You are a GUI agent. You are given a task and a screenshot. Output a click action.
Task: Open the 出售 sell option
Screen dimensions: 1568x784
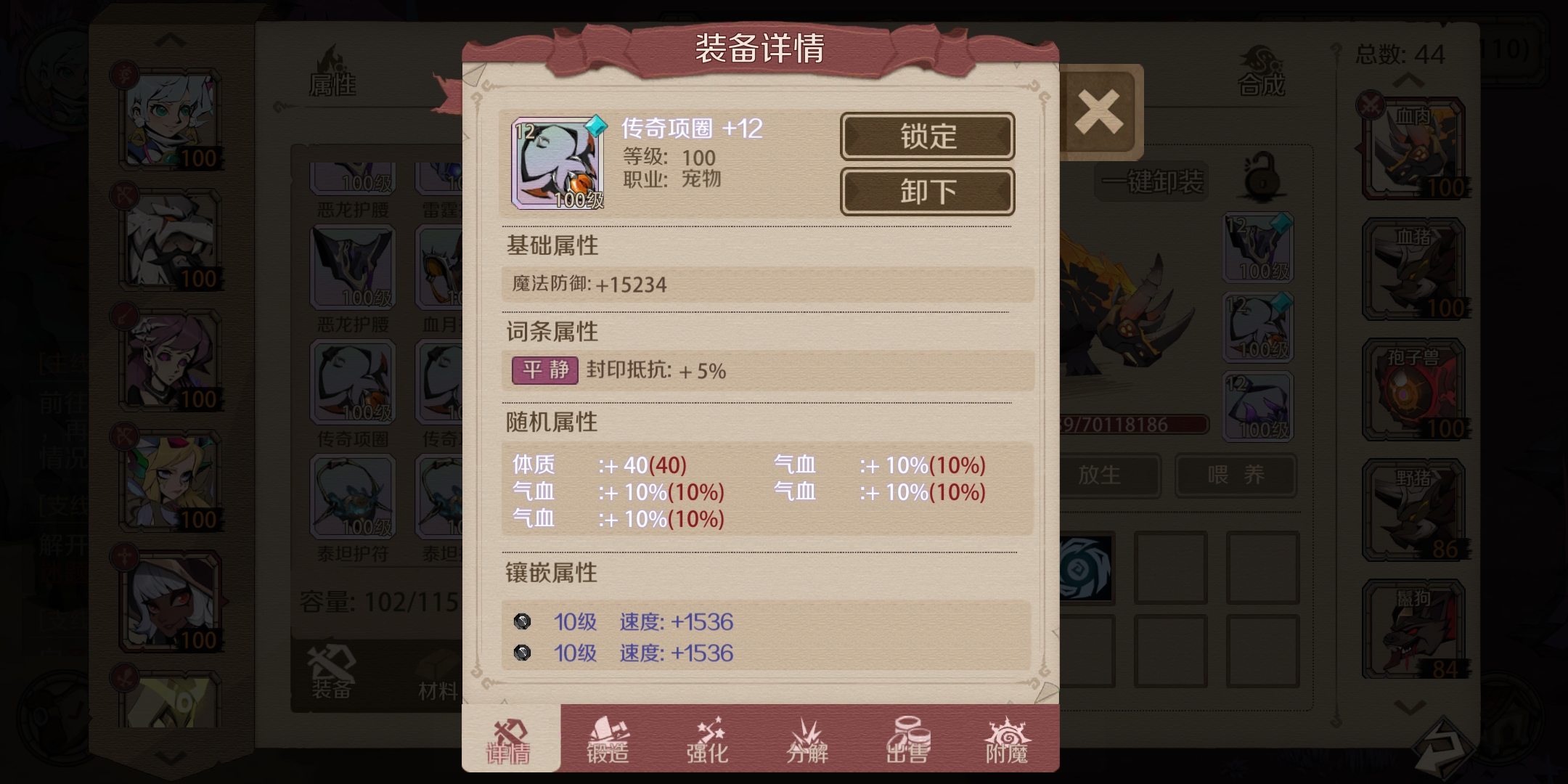pos(907,742)
